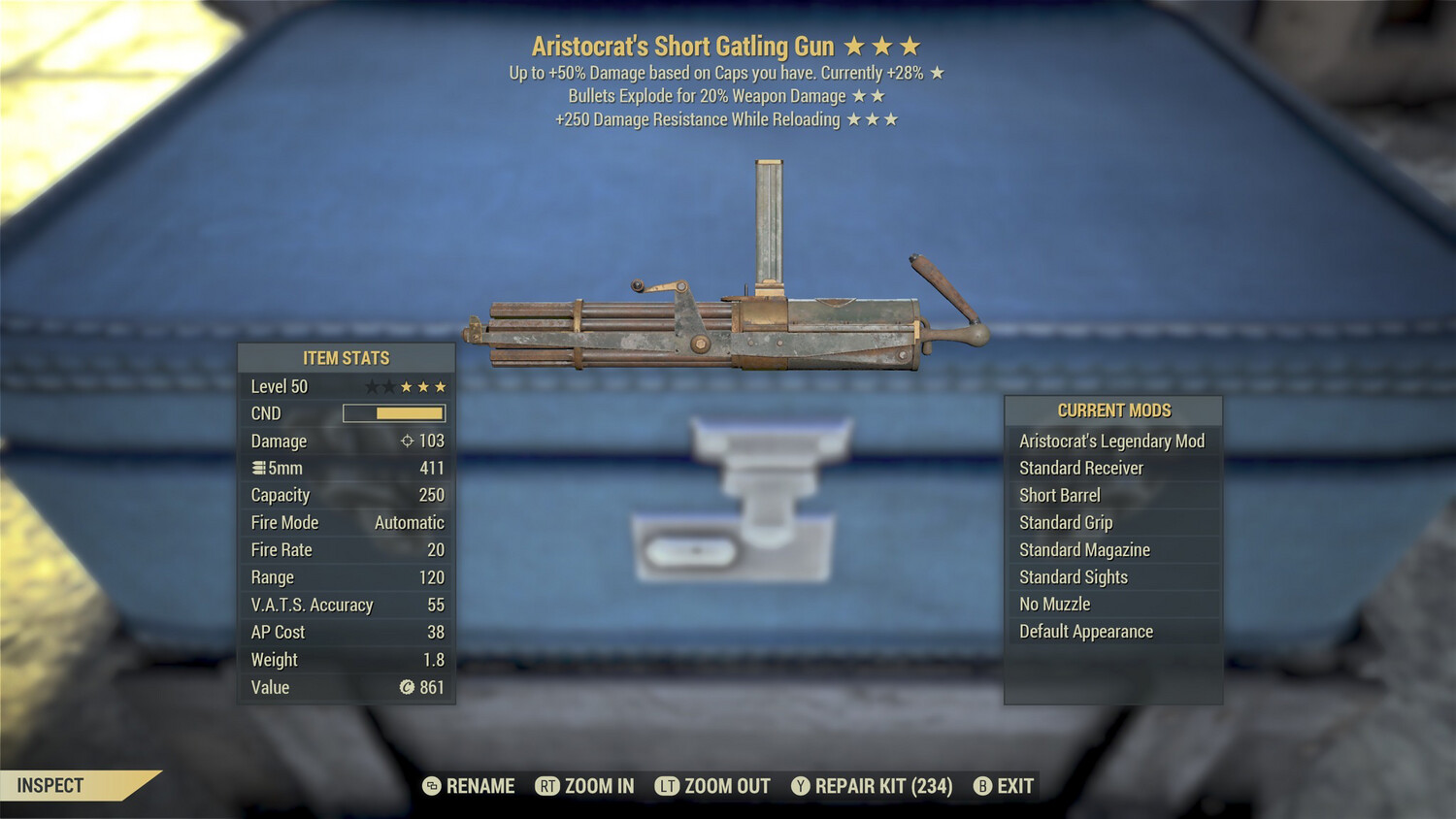Select the Fire Mode Automatic row
Screen dimensions: 1456x819
click(346, 522)
